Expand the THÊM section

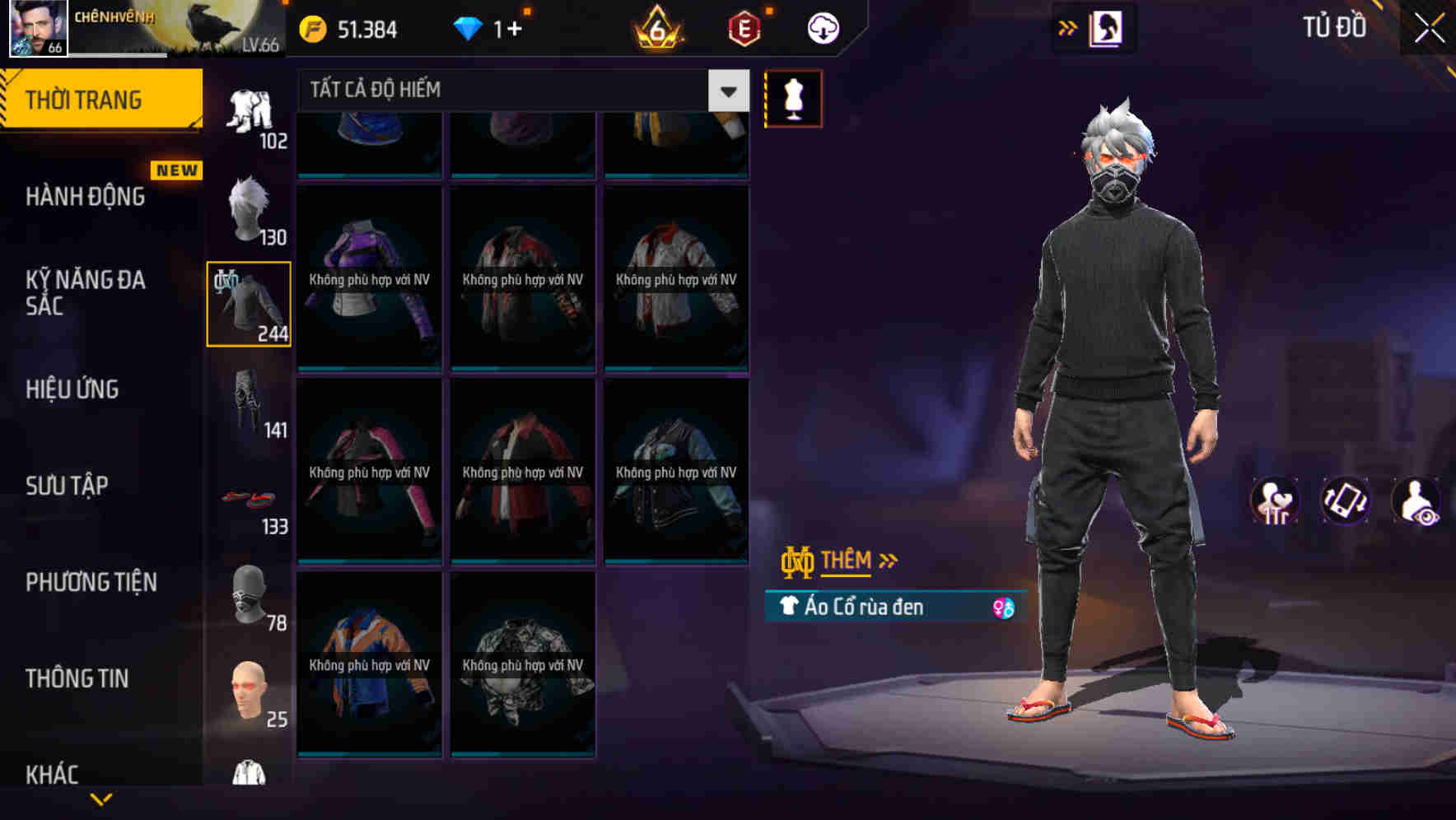click(847, 561)
